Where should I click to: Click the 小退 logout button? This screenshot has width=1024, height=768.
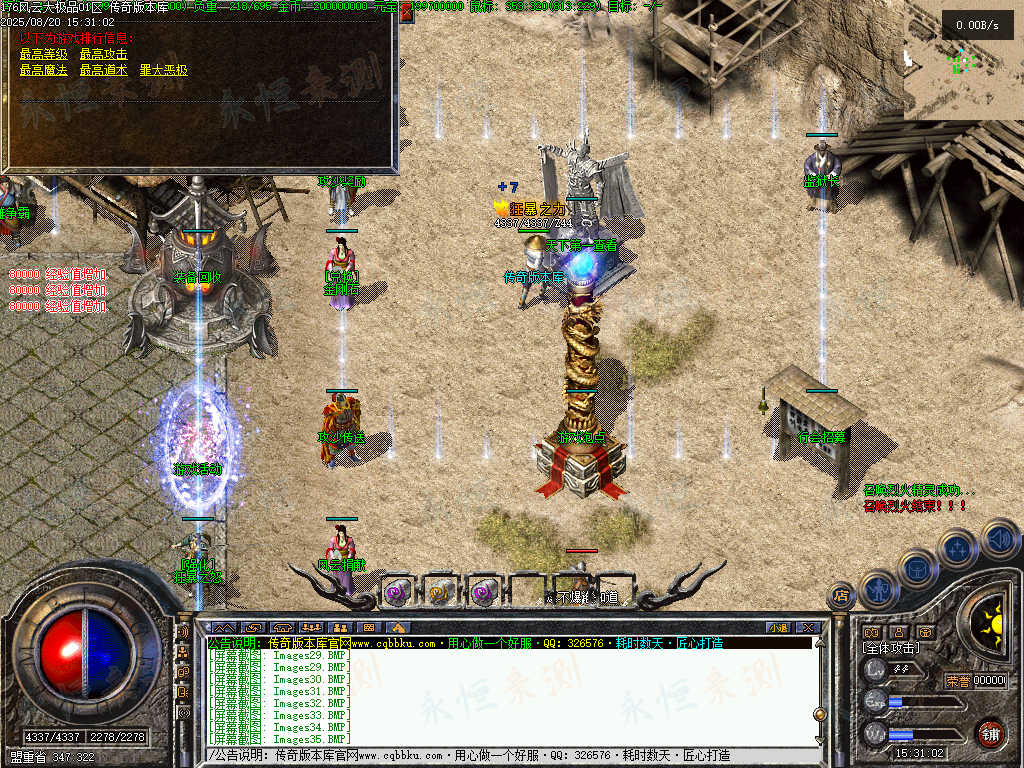(778, 628)
